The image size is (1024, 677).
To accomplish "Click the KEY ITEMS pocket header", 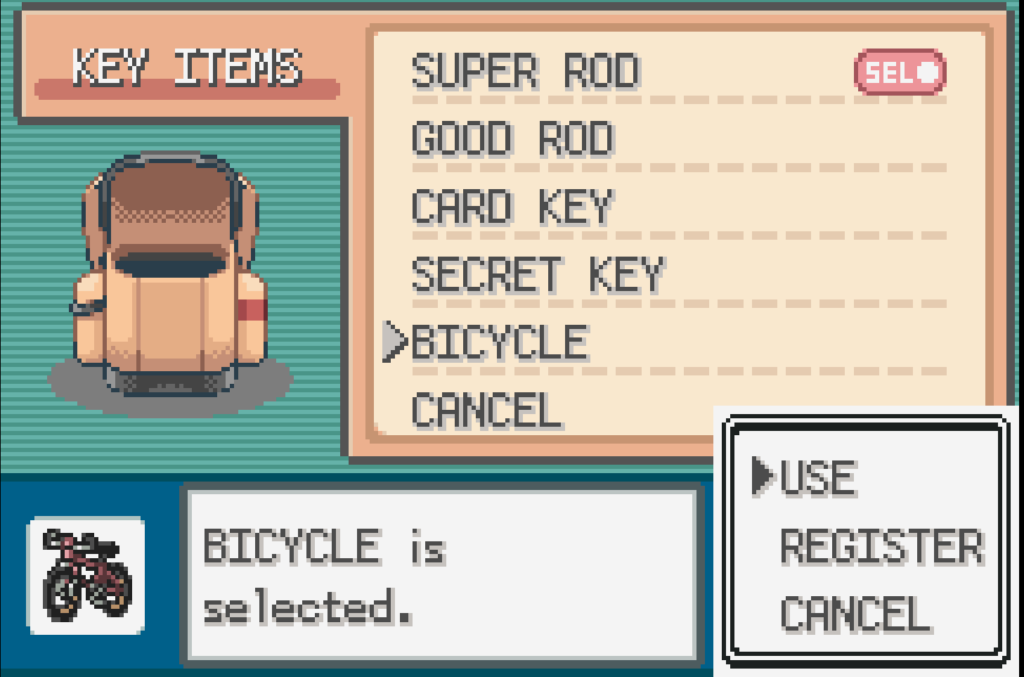I will 186,69.
